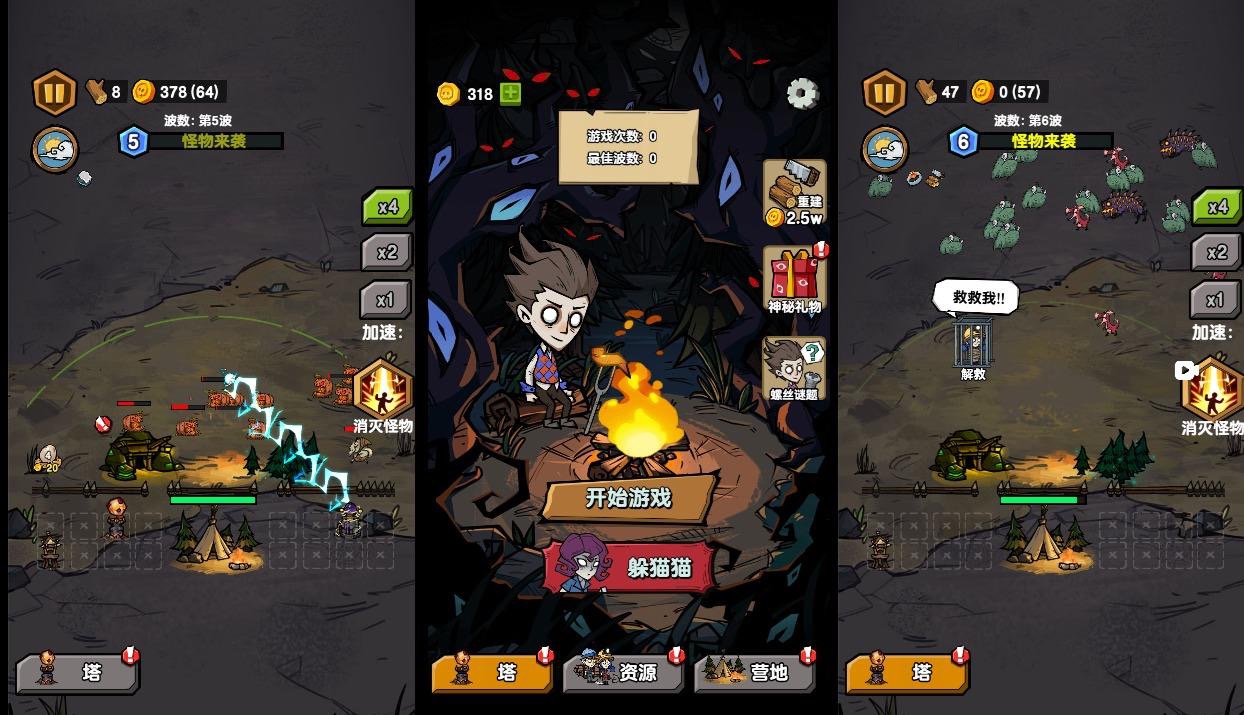The height and width of the screenshot is (715, 1244).
Task: Pause the wave 5 battle
Action: click(x=55, y=92)
